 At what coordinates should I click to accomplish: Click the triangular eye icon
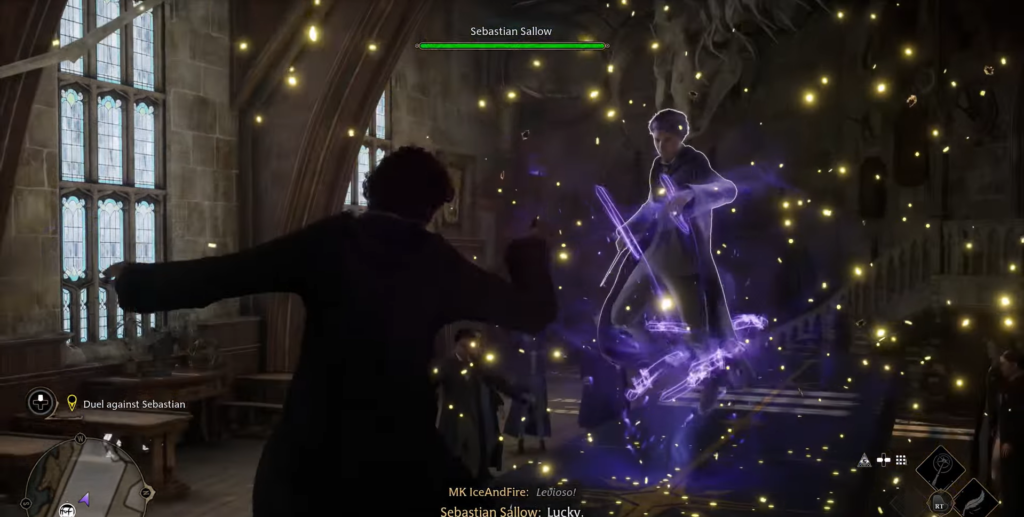coord(864,460)
